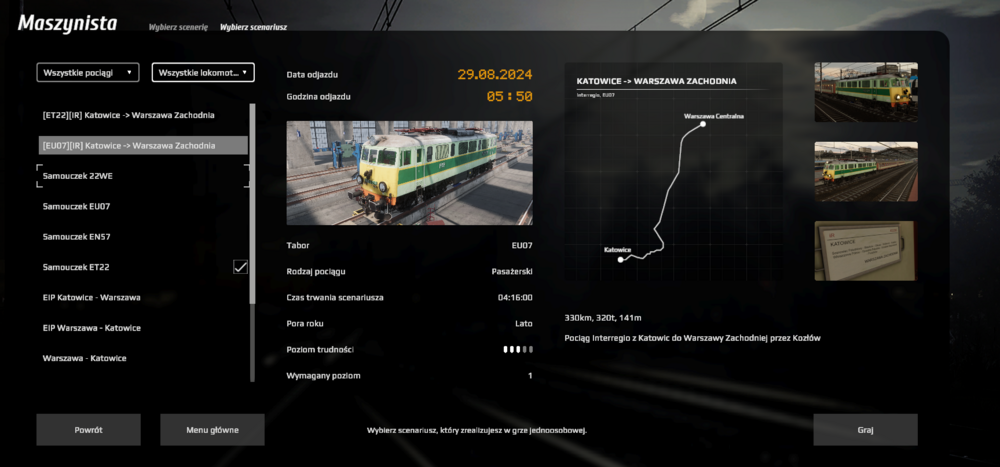View the top locomotive screenshot thumbnail
The image size is (1000, 467).
pyautogui.click(x=866, y=92)
